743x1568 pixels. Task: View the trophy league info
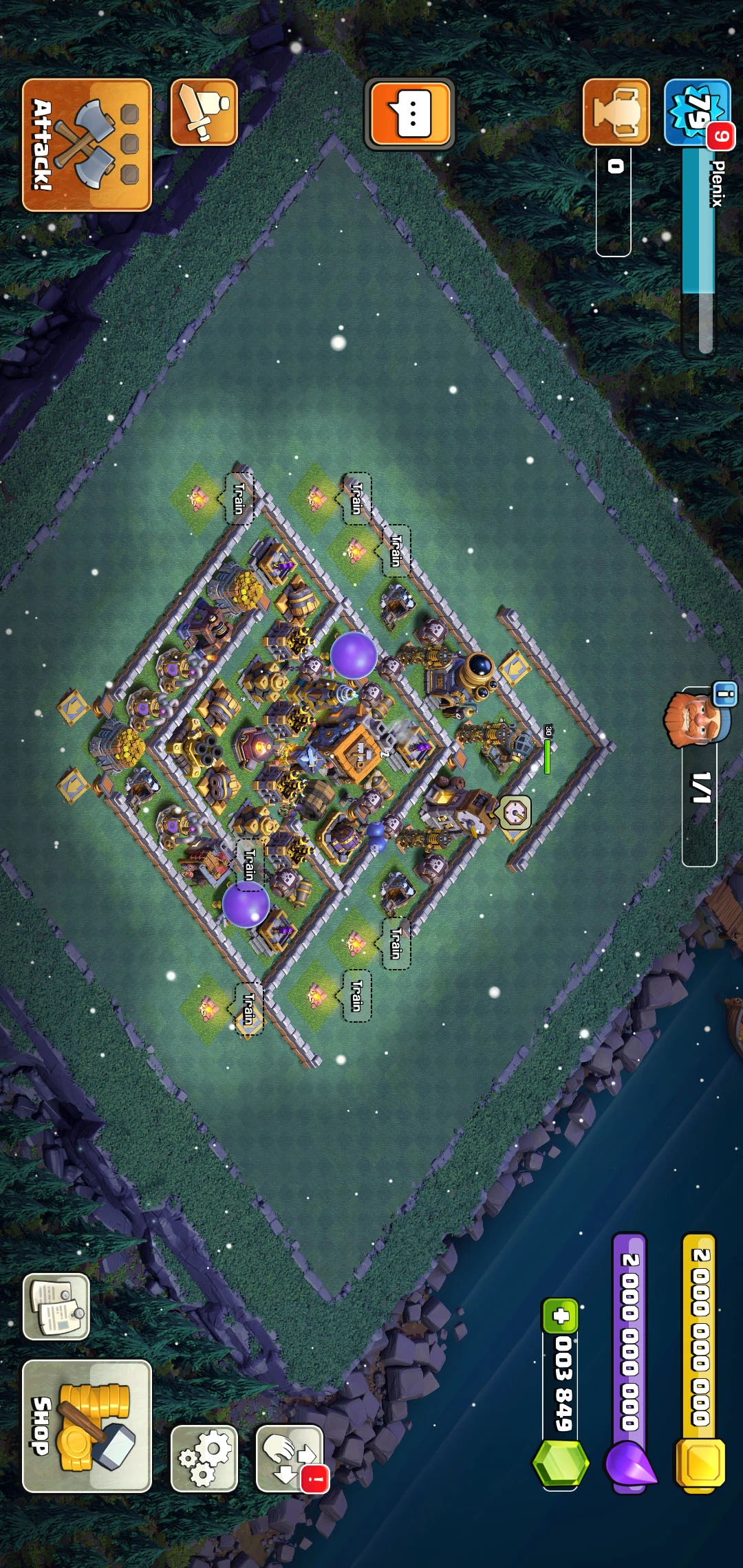616,112
